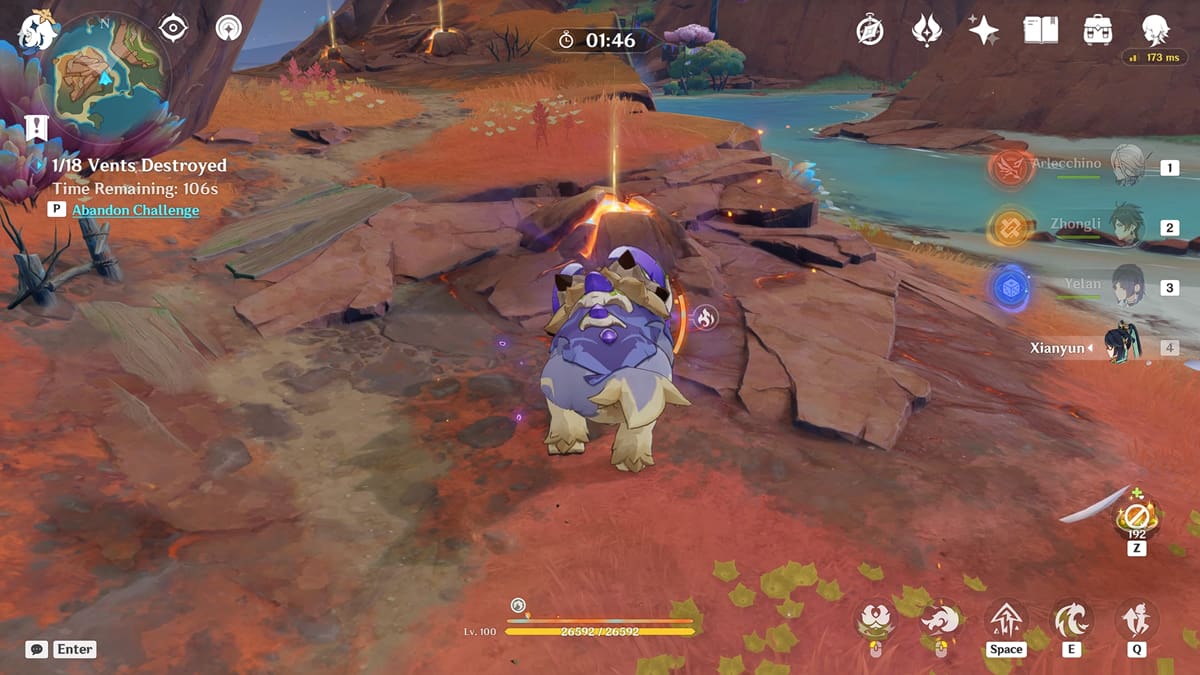
Task: Open the character profile icon
Action: 1156,30
